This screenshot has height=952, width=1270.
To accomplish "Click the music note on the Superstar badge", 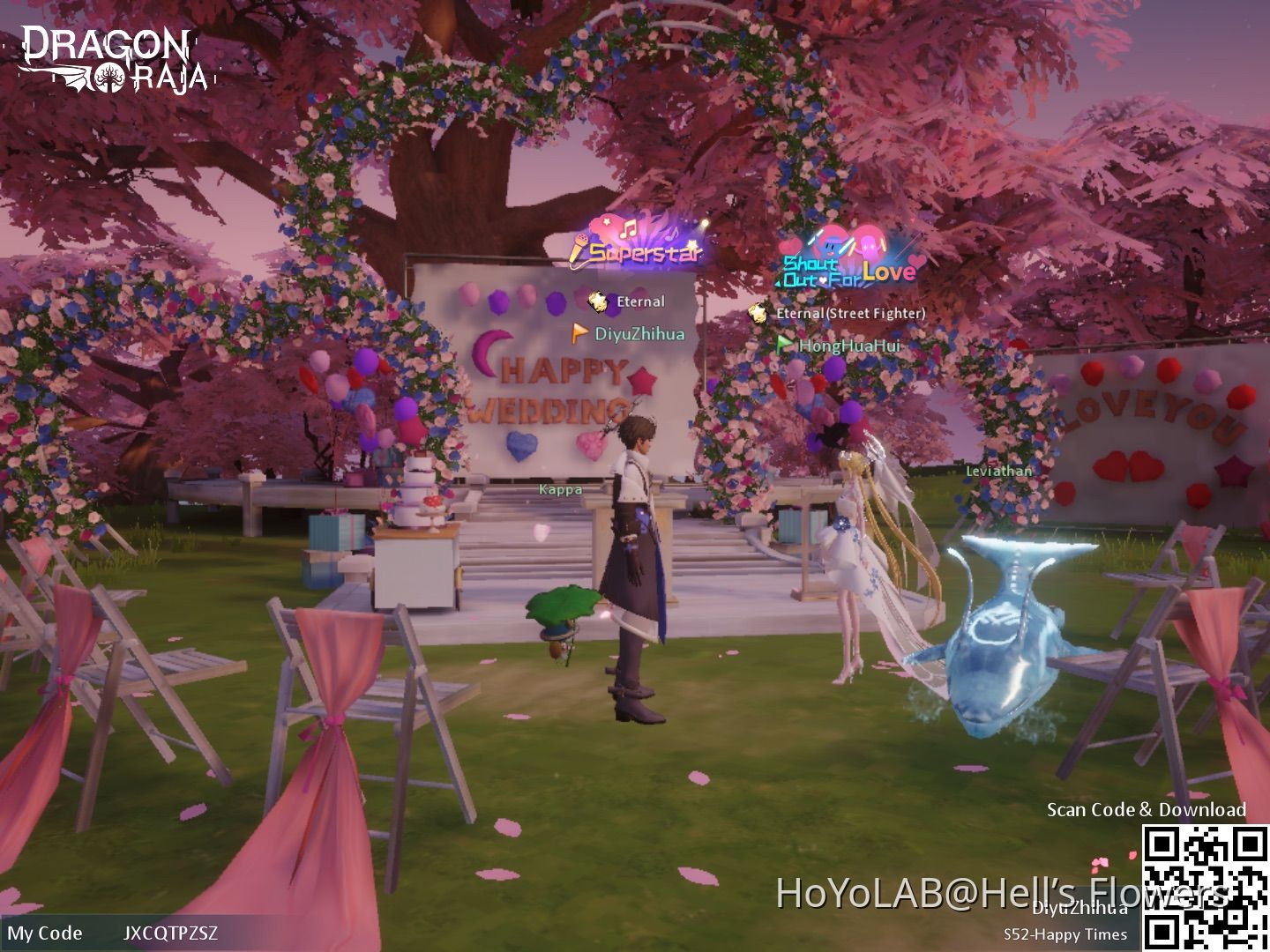I will pyautogui.click(x=627, y=231).
